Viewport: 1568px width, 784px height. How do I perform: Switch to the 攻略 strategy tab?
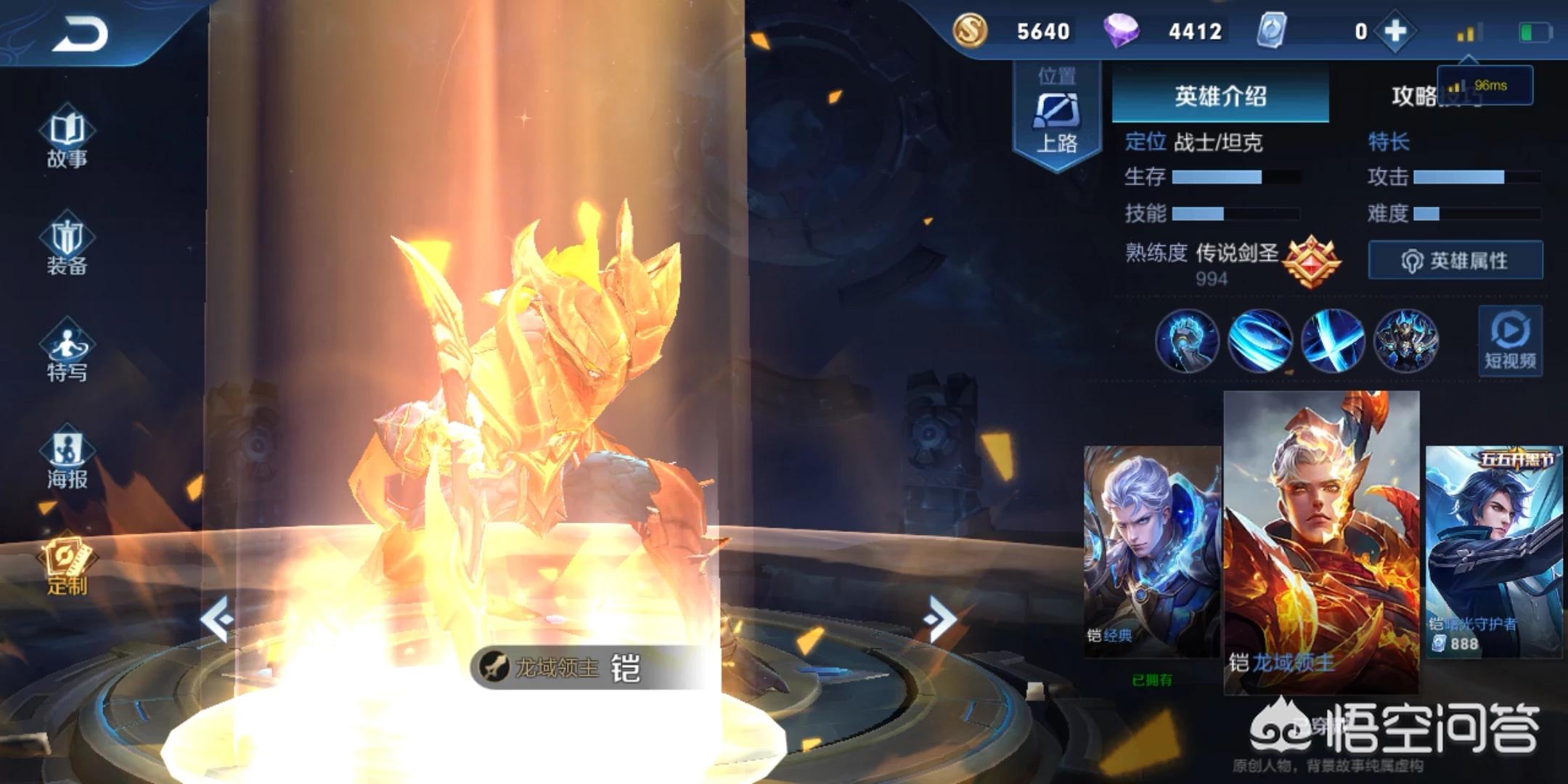1414,96
